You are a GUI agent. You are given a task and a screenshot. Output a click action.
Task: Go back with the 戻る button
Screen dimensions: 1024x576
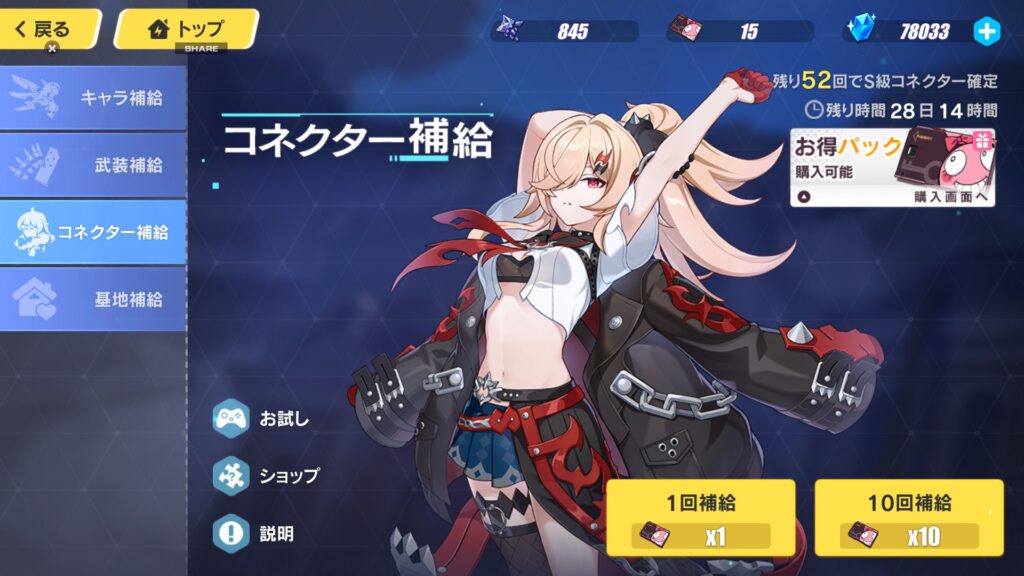48,29
